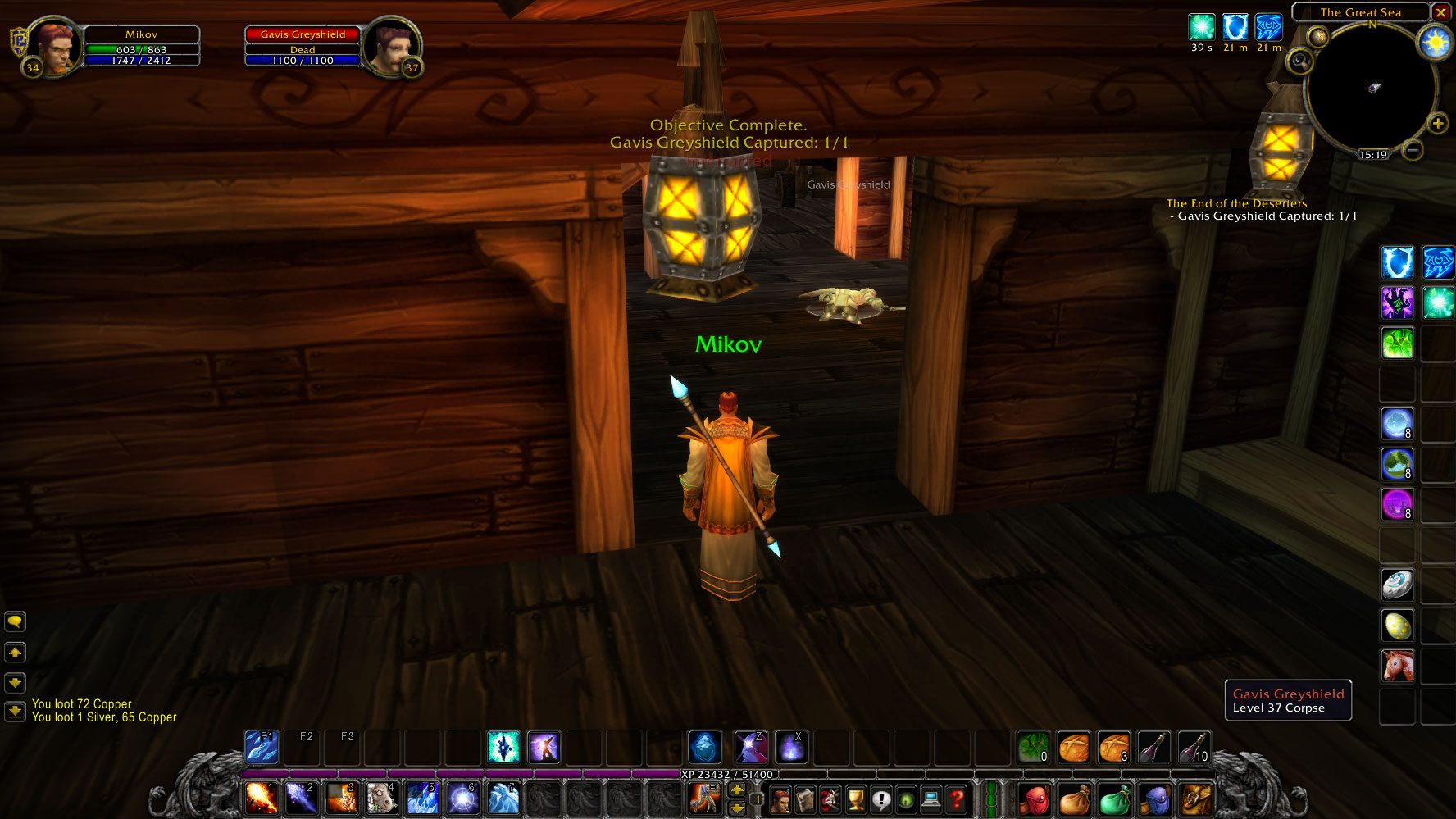The height and width of the screenshot is (819, 1456).
Task: Open the spellbook icon in the micro menu
Action: pyautogui.click(x=806, y=798)
